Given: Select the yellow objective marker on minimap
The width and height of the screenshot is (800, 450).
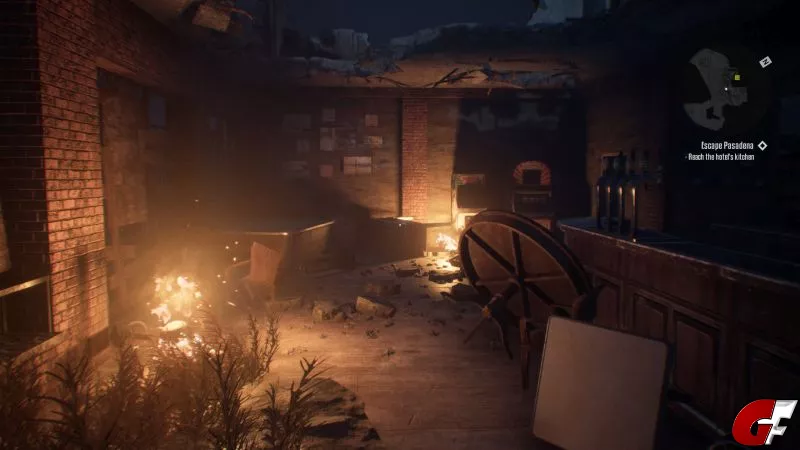Looking at the screenshot, I should 737,77.
